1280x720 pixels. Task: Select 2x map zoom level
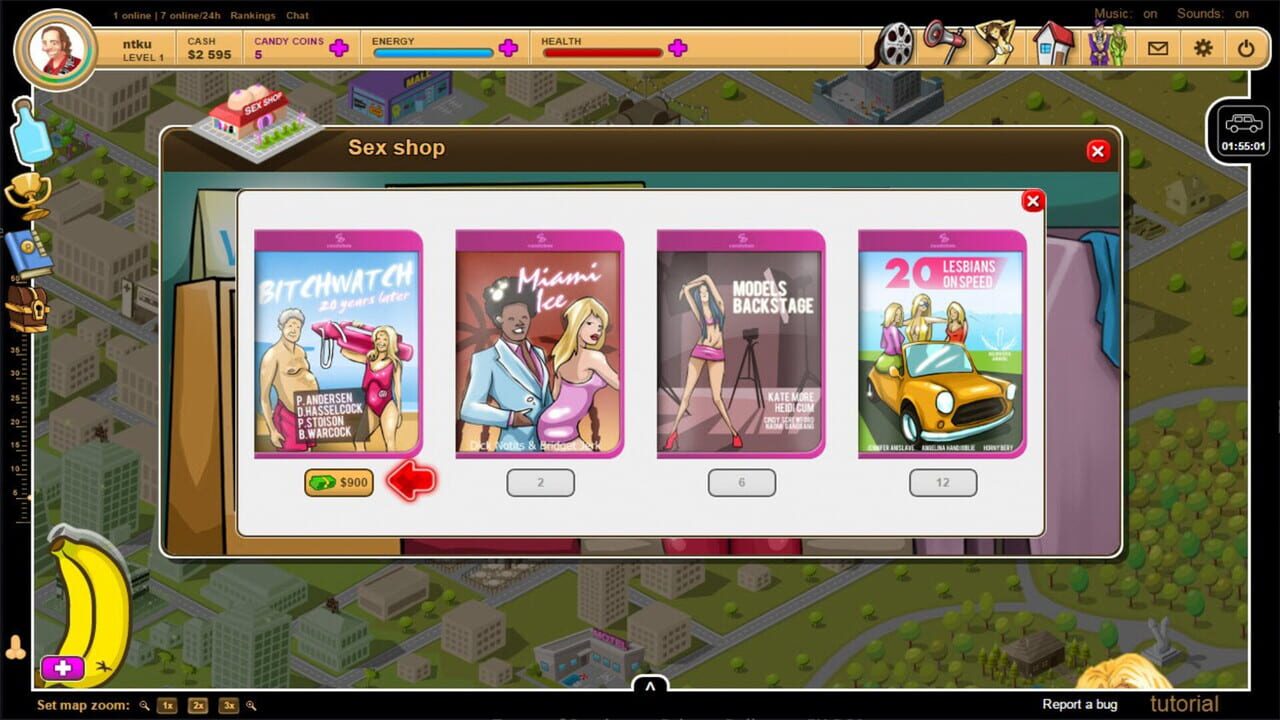[x=196, y=706]
